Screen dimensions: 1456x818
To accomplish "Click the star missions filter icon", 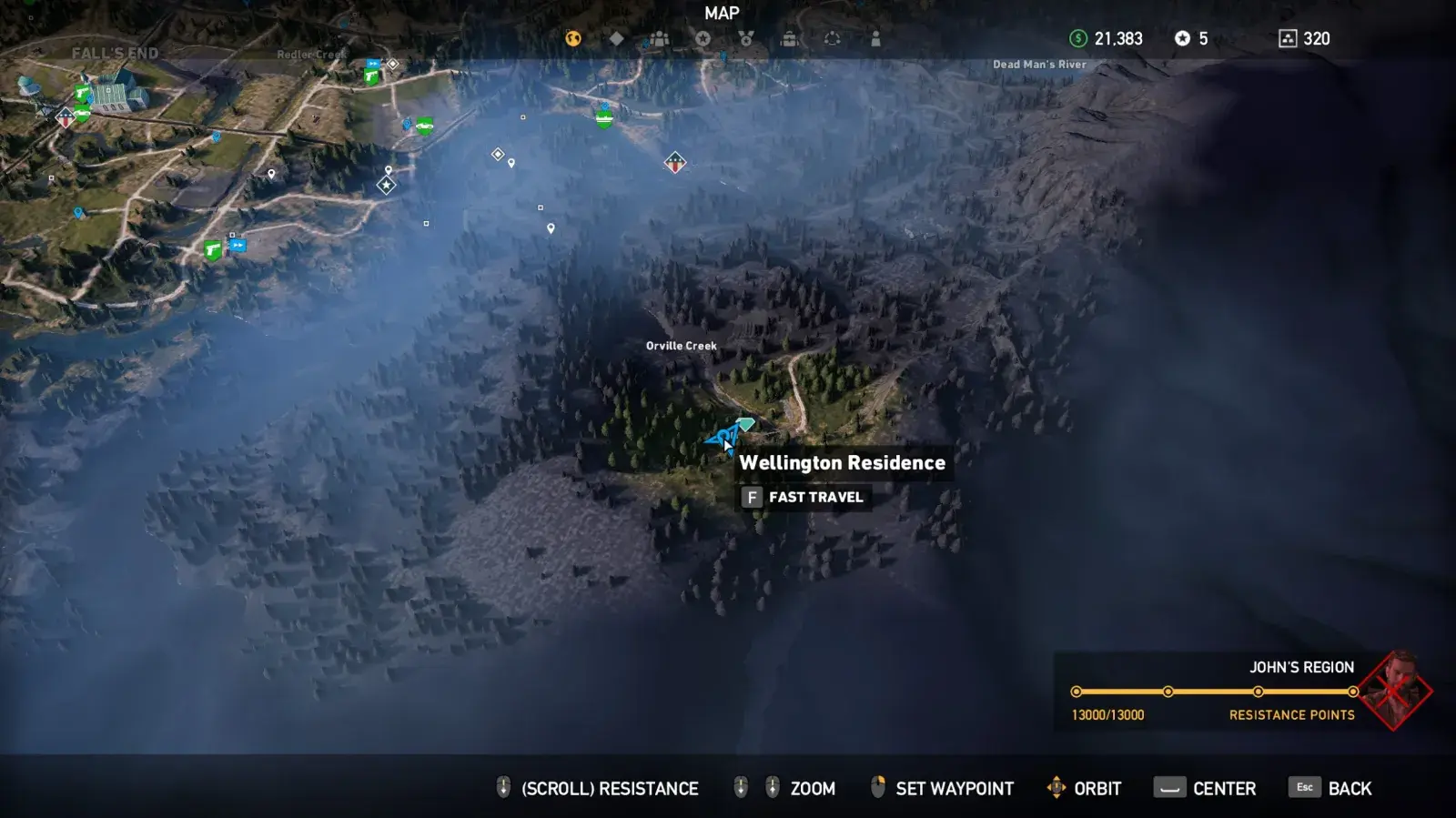I will (x=702, y=38).
